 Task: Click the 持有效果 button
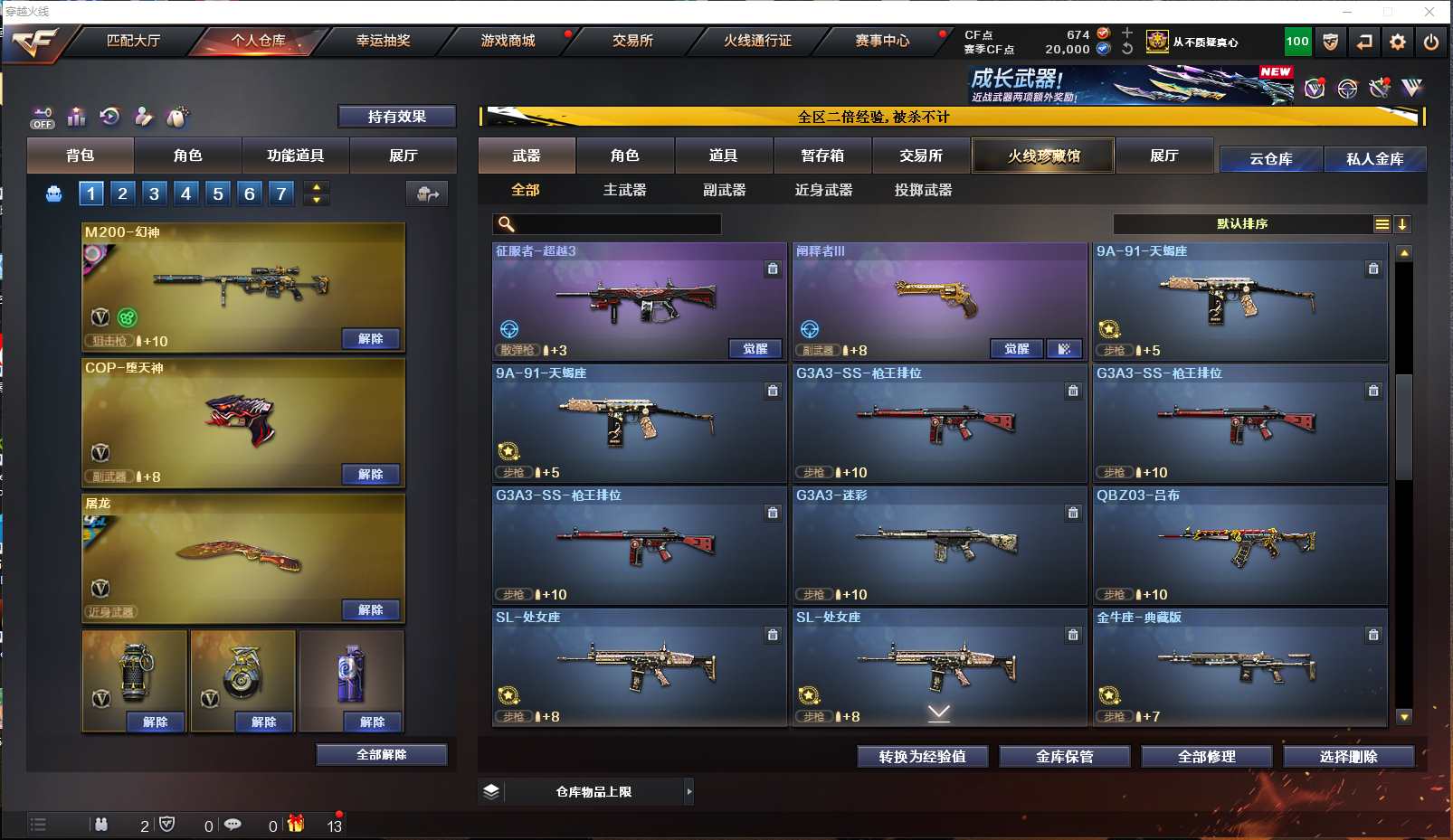point(396,117)
